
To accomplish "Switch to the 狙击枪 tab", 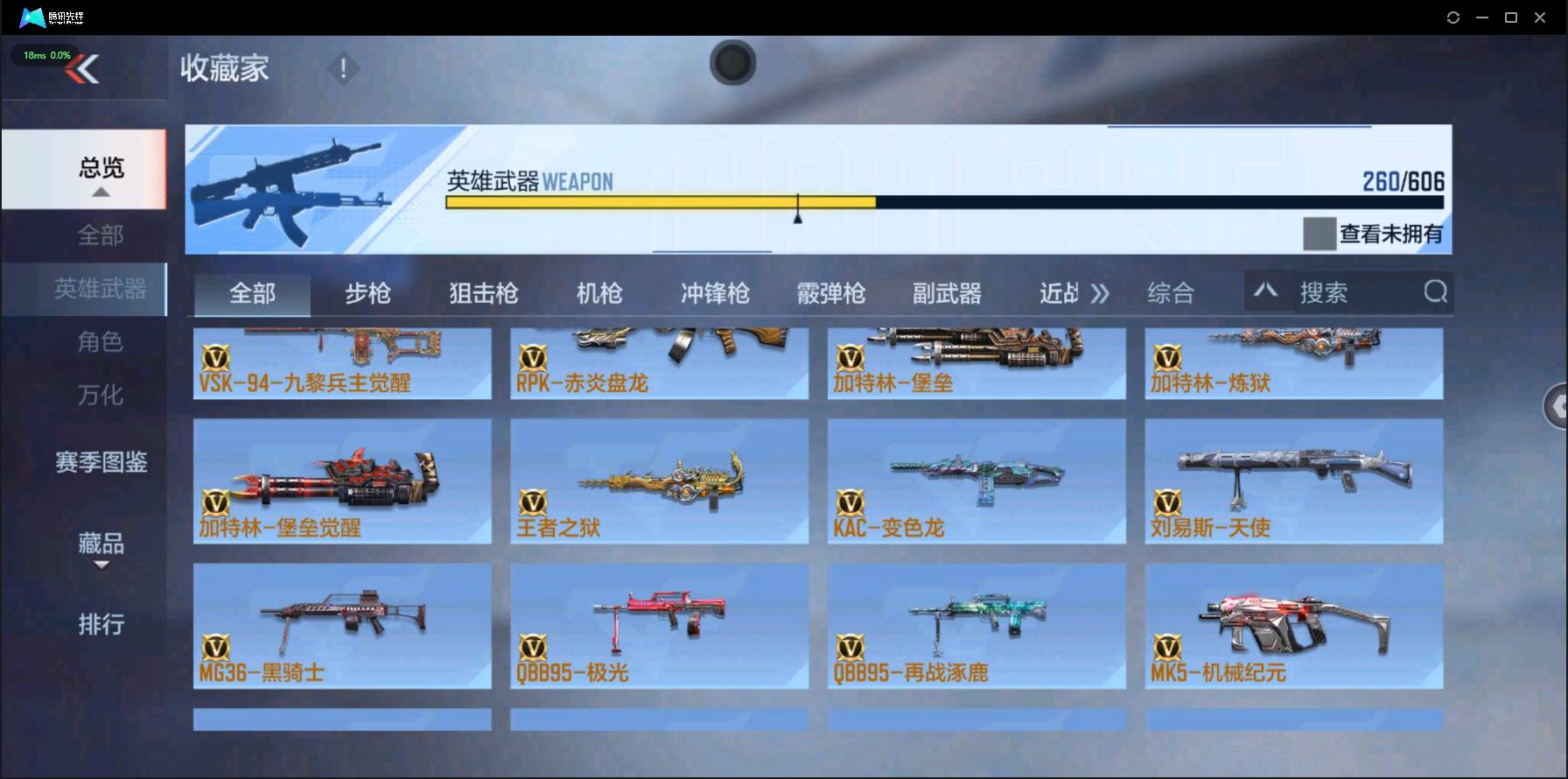I will pyautogui.click(x=482, y=294).
